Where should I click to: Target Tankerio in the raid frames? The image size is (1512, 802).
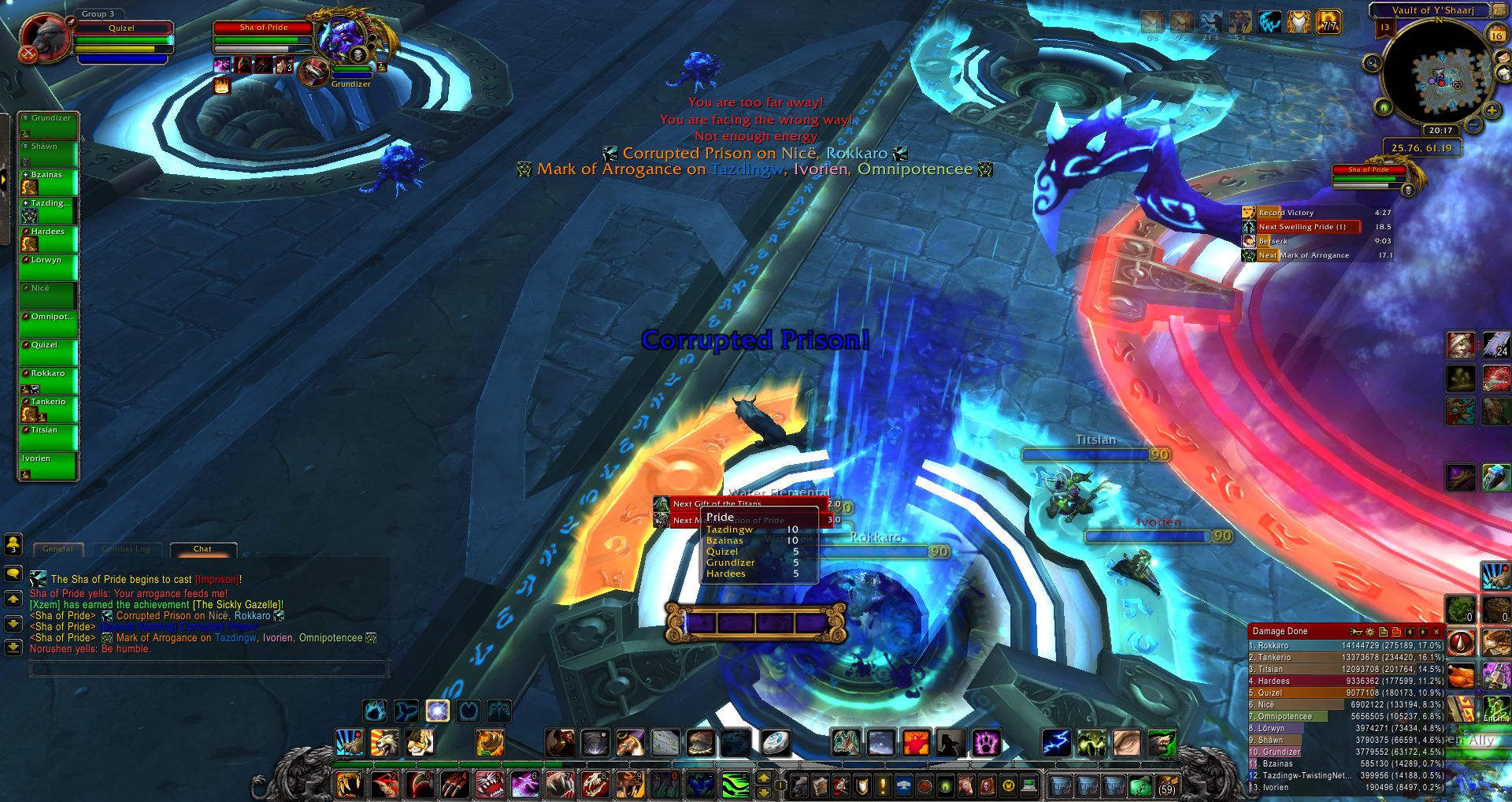click(48, 408)
